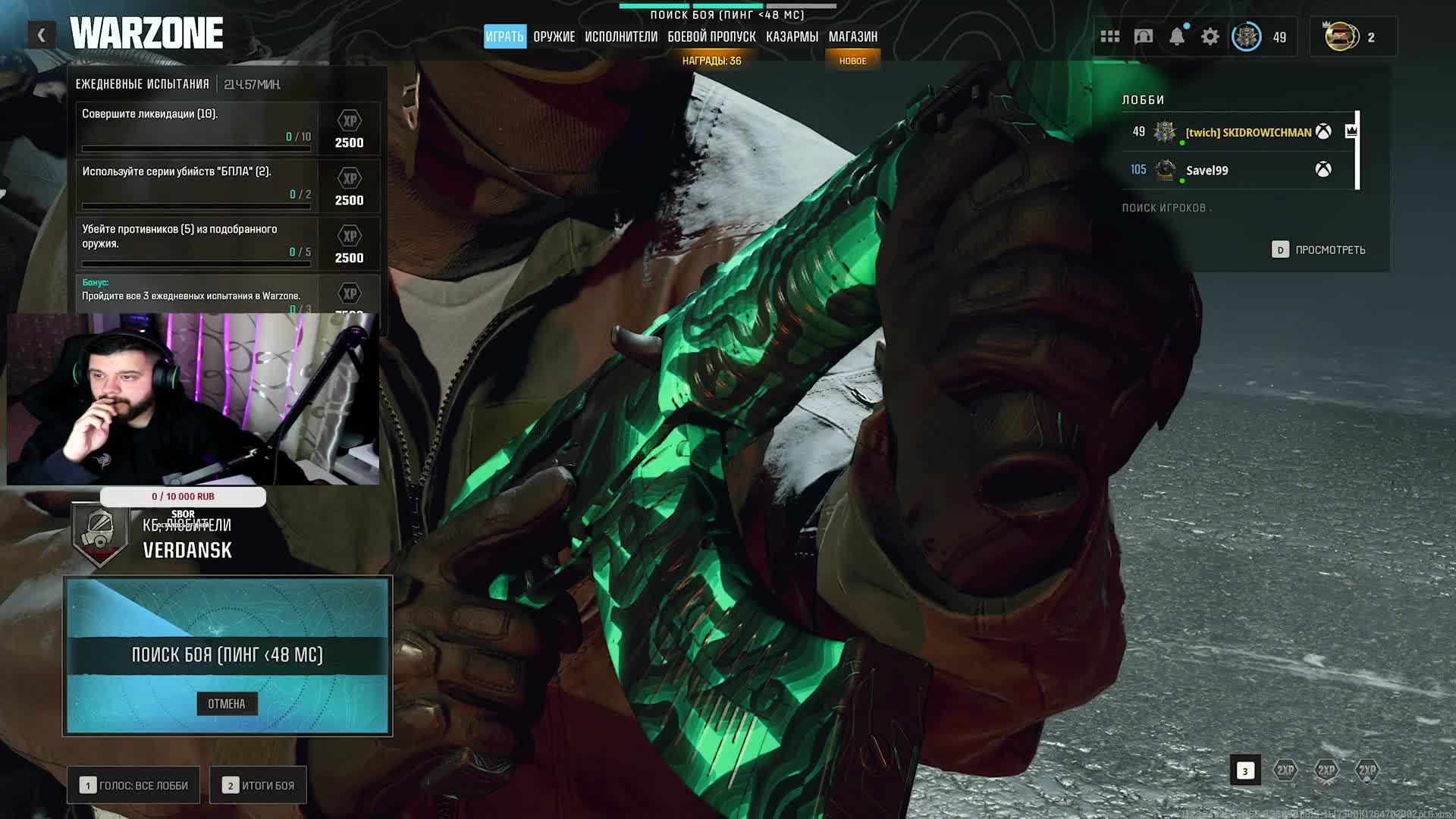Viewport: 1456px width, 819px height.
Task: Show notifications via the bell icon
Action: [1176, 36]
